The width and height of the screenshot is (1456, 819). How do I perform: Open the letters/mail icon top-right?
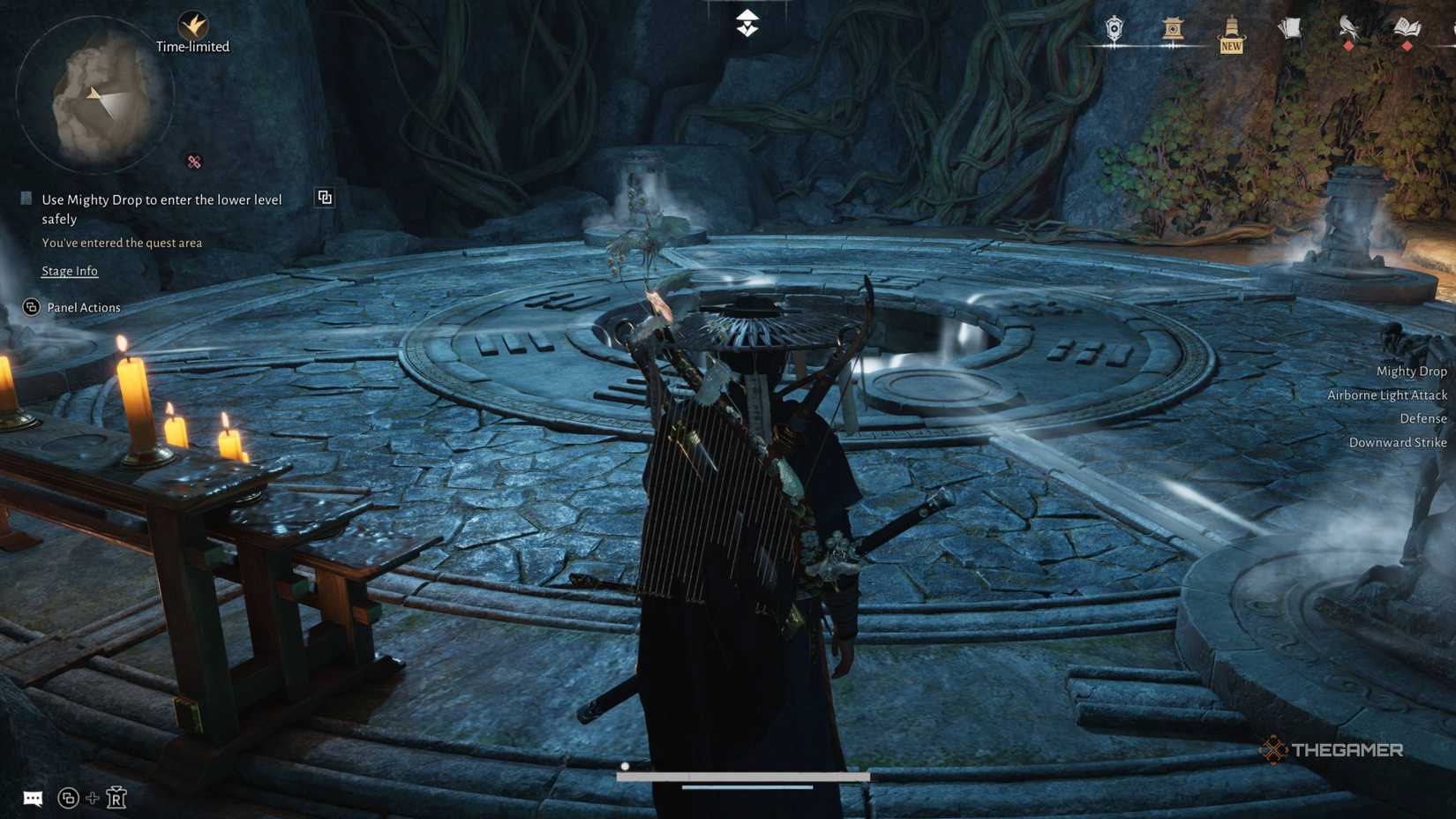(x=1289, y=26)
